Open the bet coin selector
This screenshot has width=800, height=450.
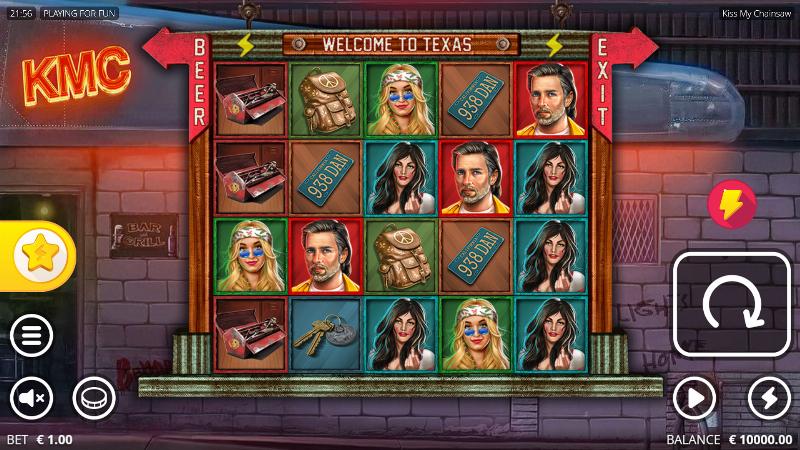coord(94,399)
